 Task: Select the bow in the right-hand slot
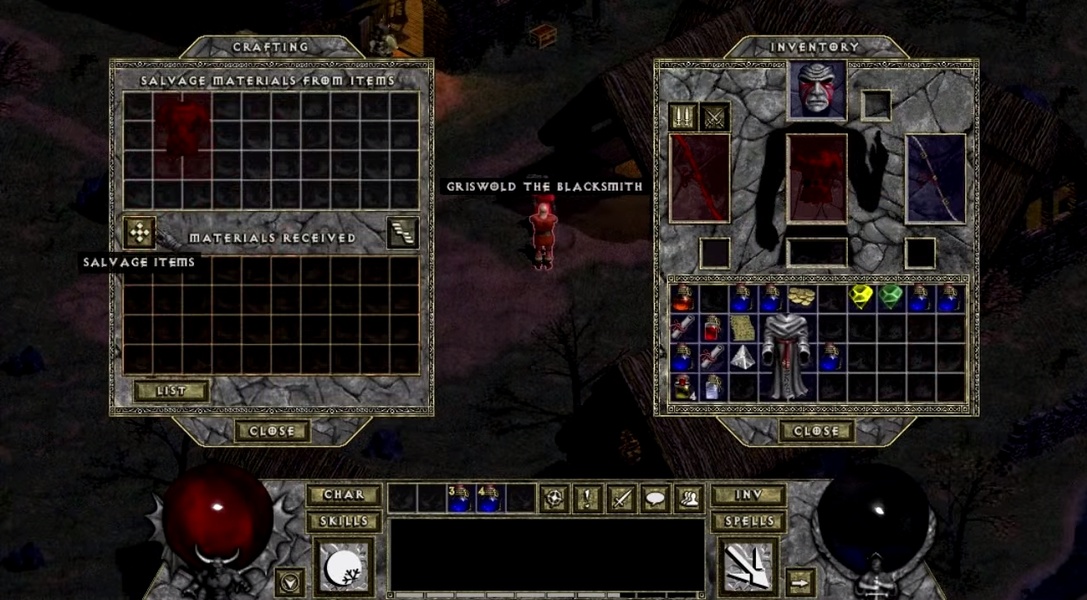pyautogui.click(x=936, y=178)
